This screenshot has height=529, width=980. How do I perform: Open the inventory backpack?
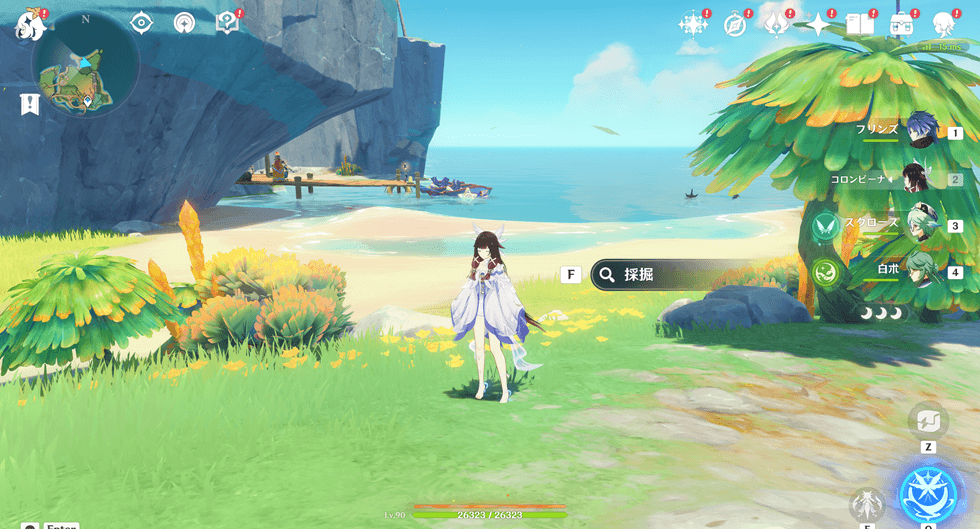(x=901, y=24)
